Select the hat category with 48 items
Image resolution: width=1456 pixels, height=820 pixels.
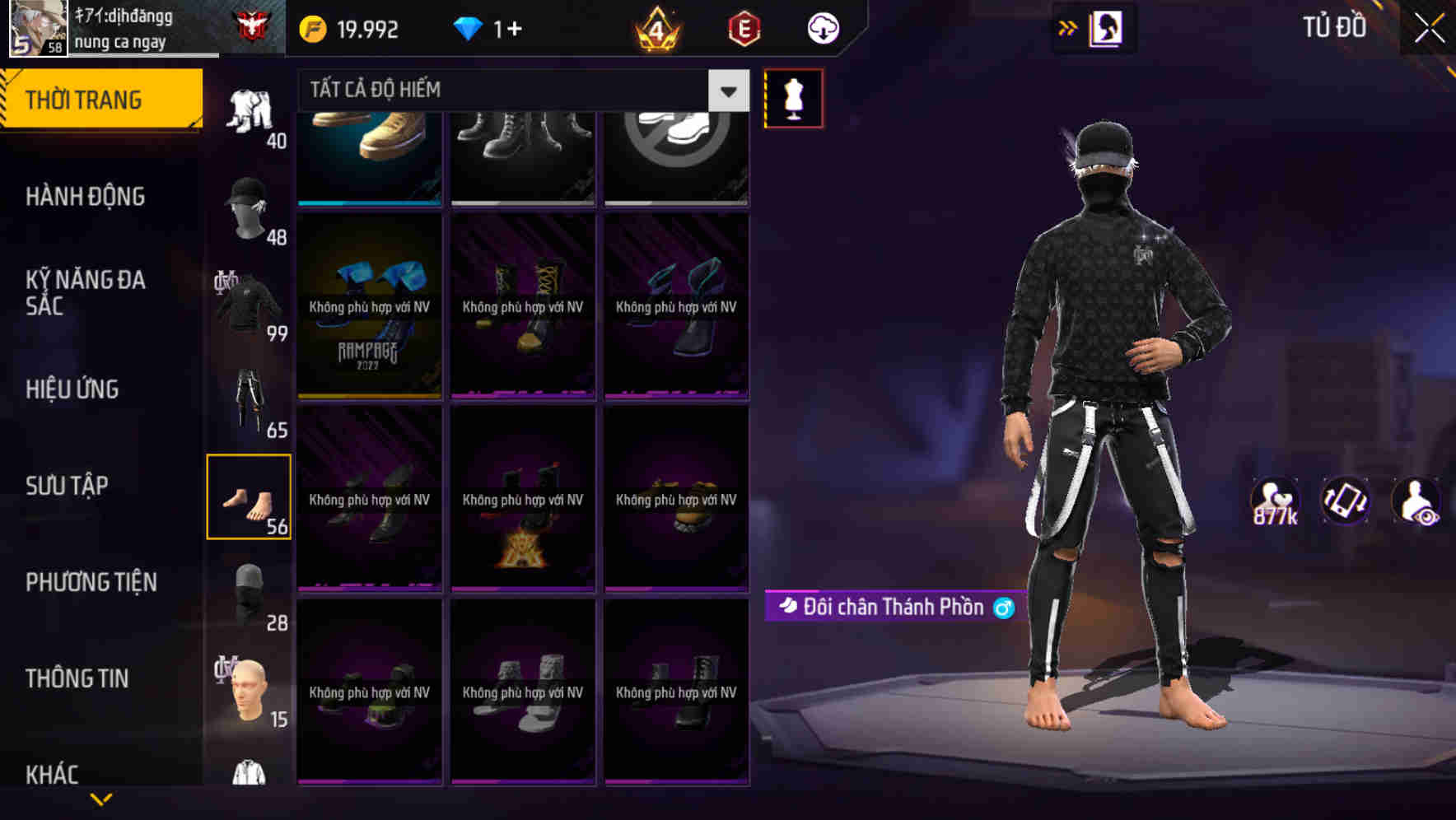tap(250, 206)
